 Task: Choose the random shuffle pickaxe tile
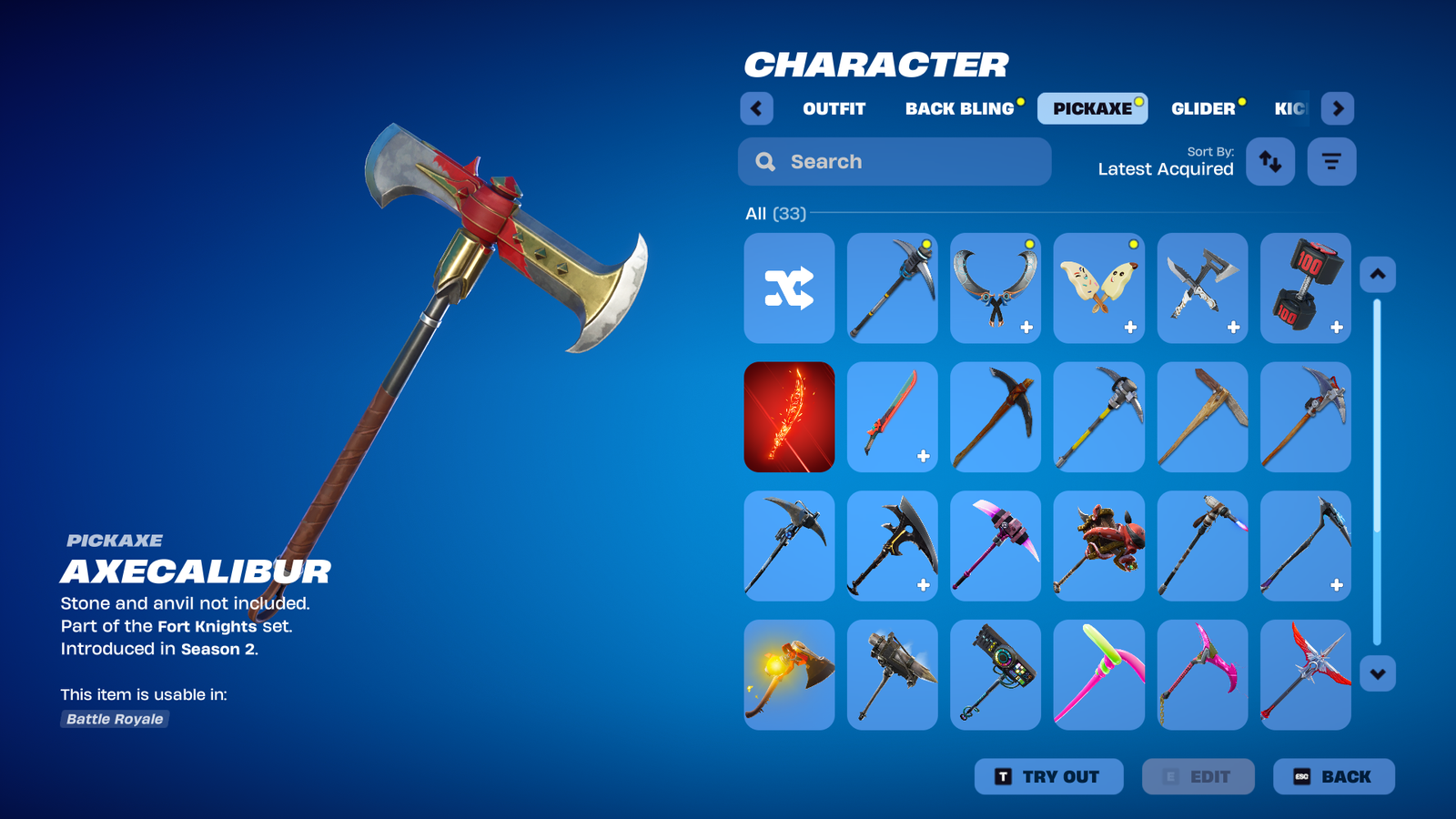point(789,288)
